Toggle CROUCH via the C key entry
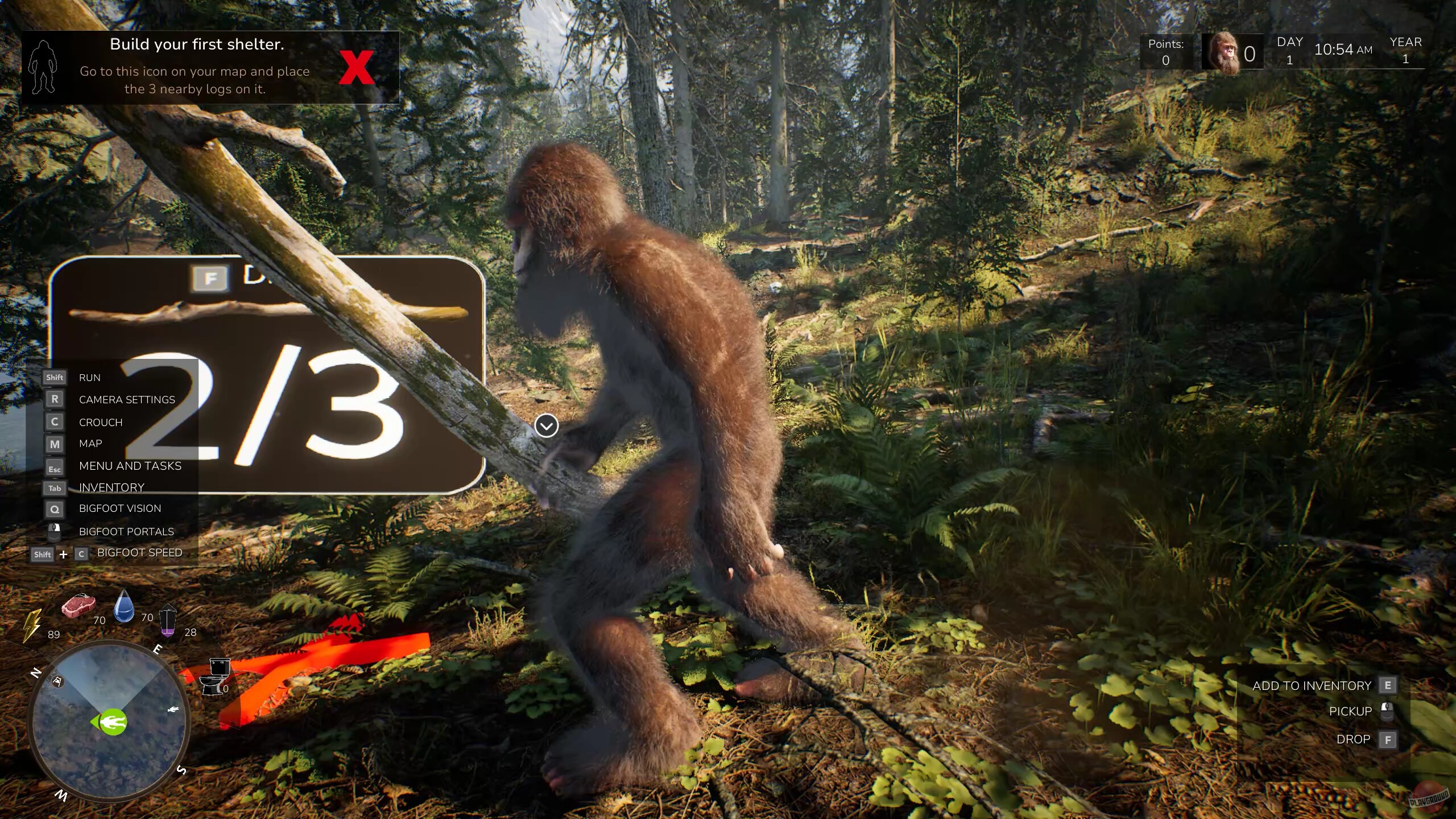1456x819 pixels. coord(55,421)
